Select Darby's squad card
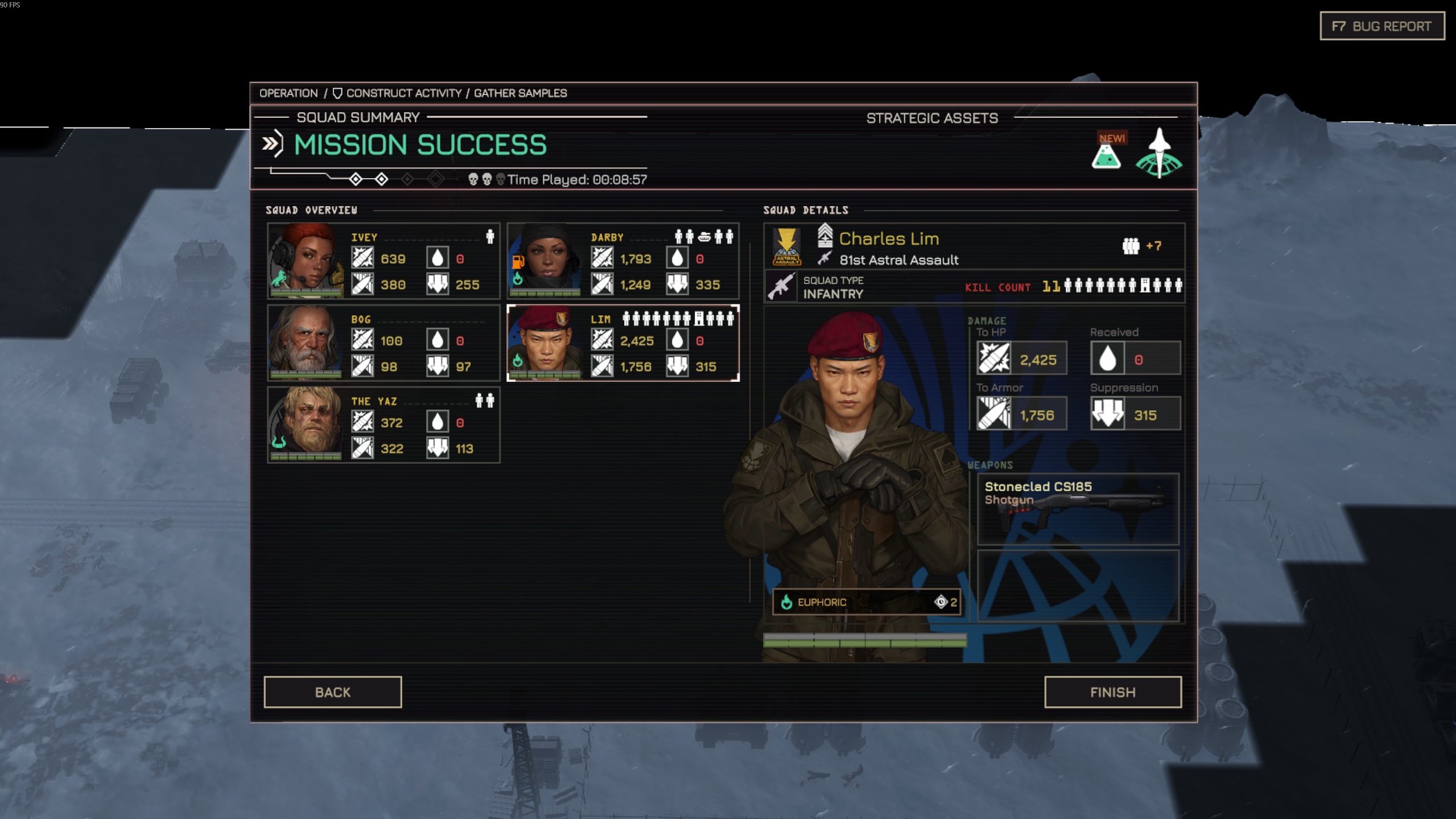The width and height of the screenshot is (1456, 819). tap(623, 261)
